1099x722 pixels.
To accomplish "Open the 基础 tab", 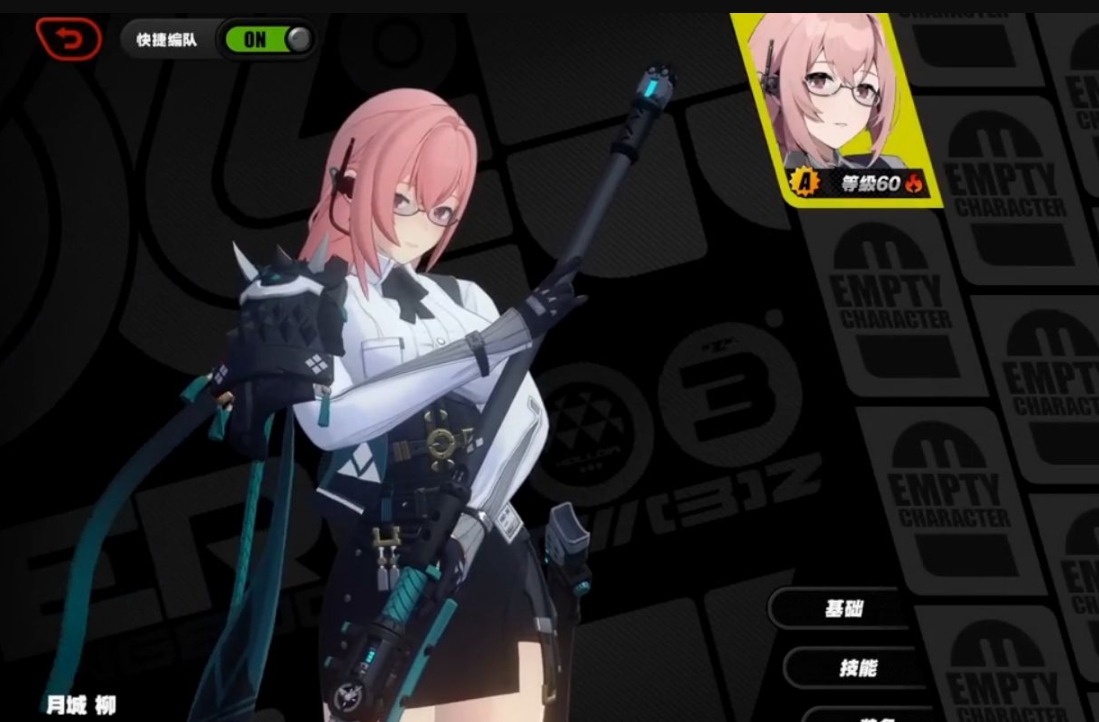I will coord(842,608).
